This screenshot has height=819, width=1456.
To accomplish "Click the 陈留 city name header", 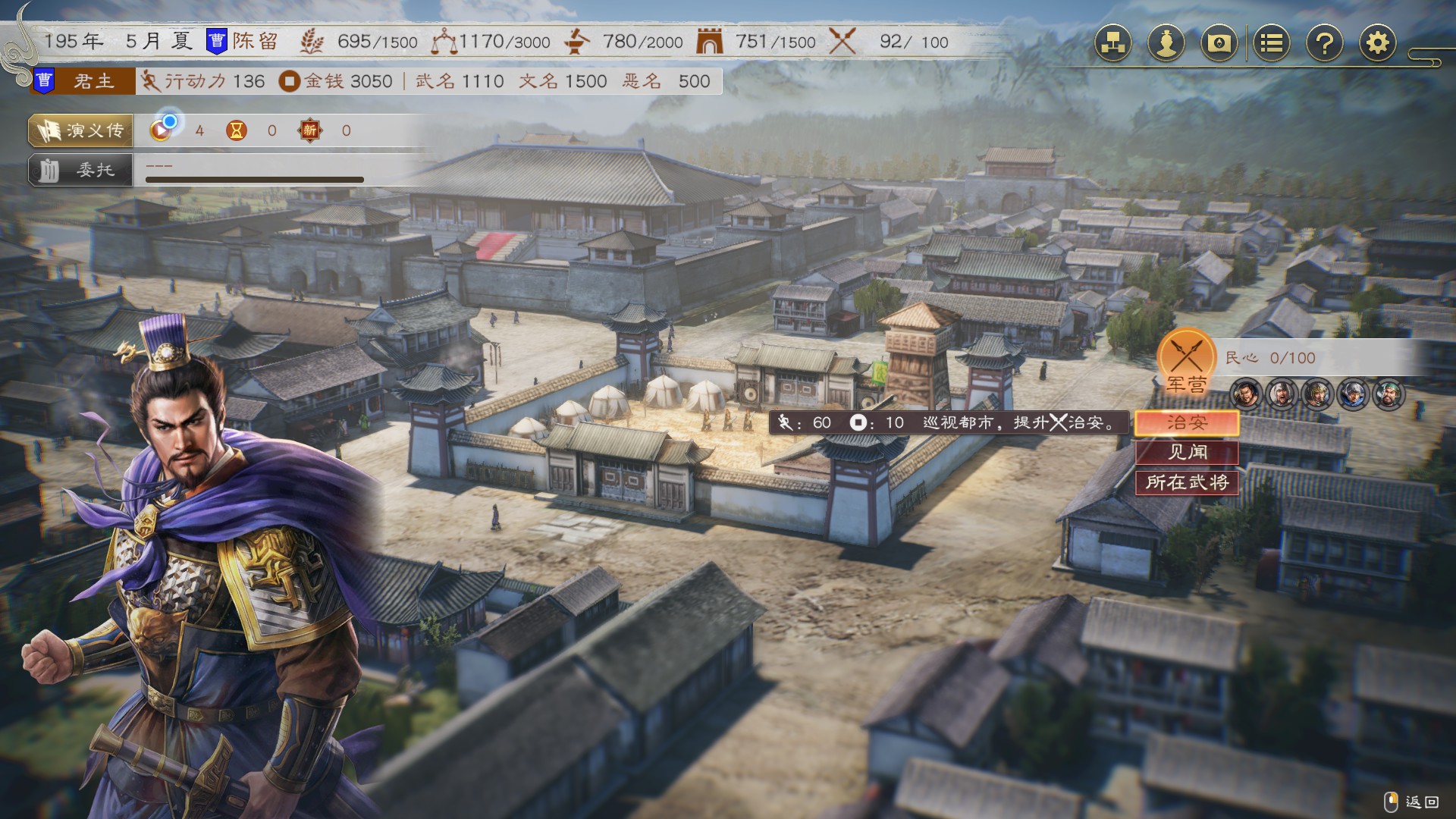I will coord(255,41).
